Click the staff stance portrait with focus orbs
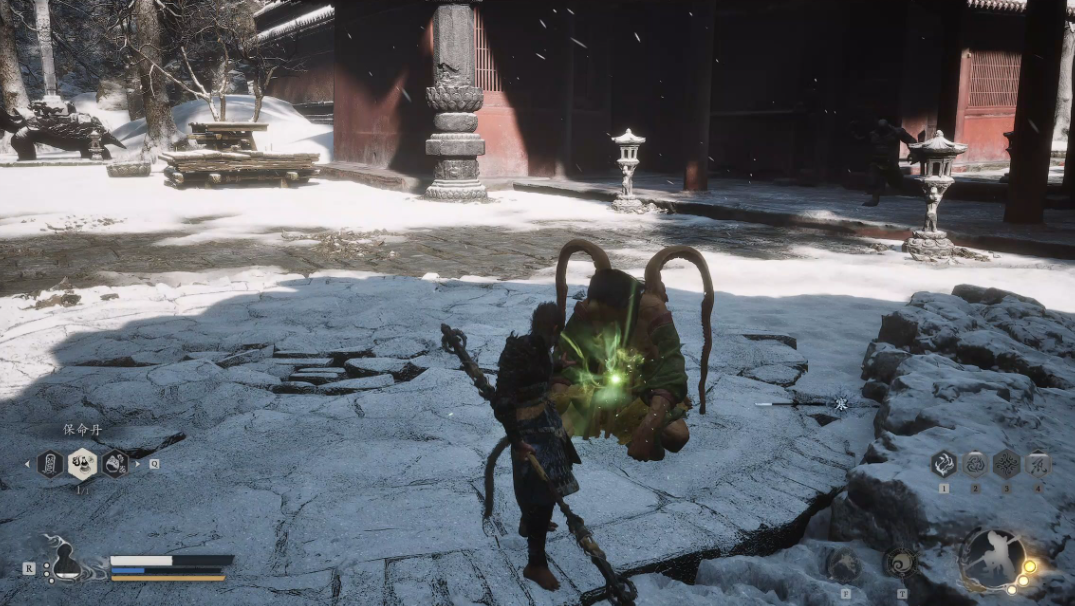Viewport: 1075px width, 606px height. pyautogui.click(x=994, y=560)
